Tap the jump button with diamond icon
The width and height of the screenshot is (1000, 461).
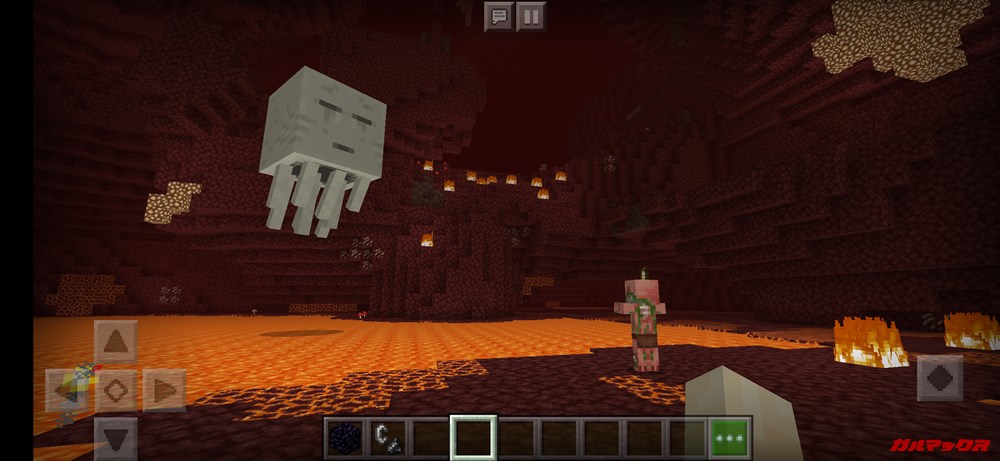pyautogui.click(x=939, y=379)
